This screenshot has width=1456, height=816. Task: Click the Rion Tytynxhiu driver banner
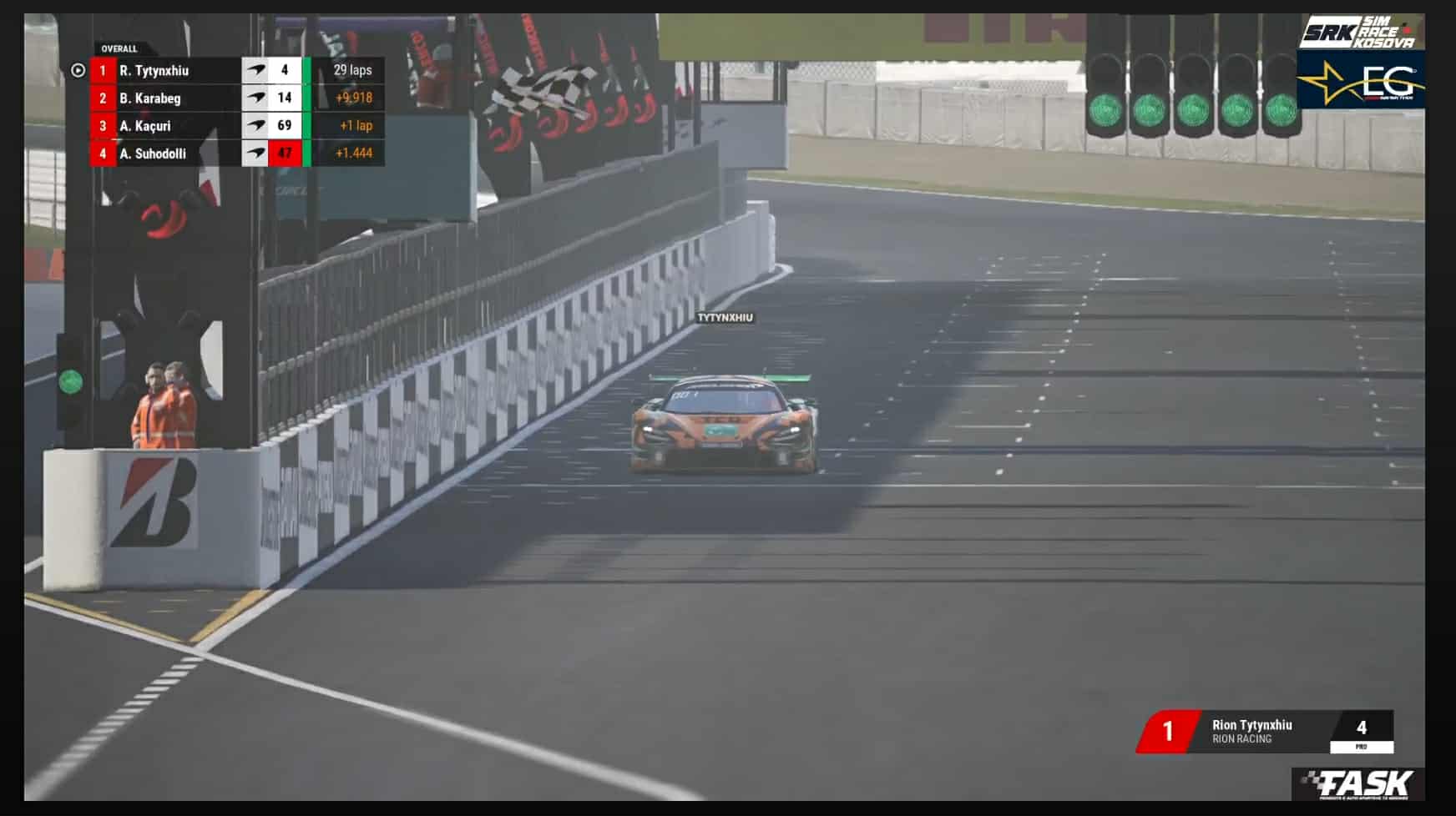click(x=1264, y=731)
